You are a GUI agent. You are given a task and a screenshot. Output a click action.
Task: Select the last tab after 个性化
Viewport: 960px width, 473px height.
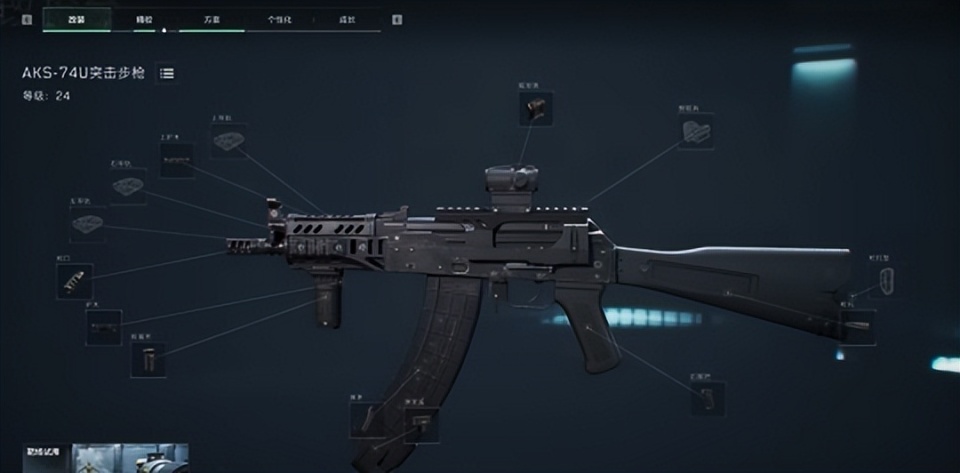[346, 19]
